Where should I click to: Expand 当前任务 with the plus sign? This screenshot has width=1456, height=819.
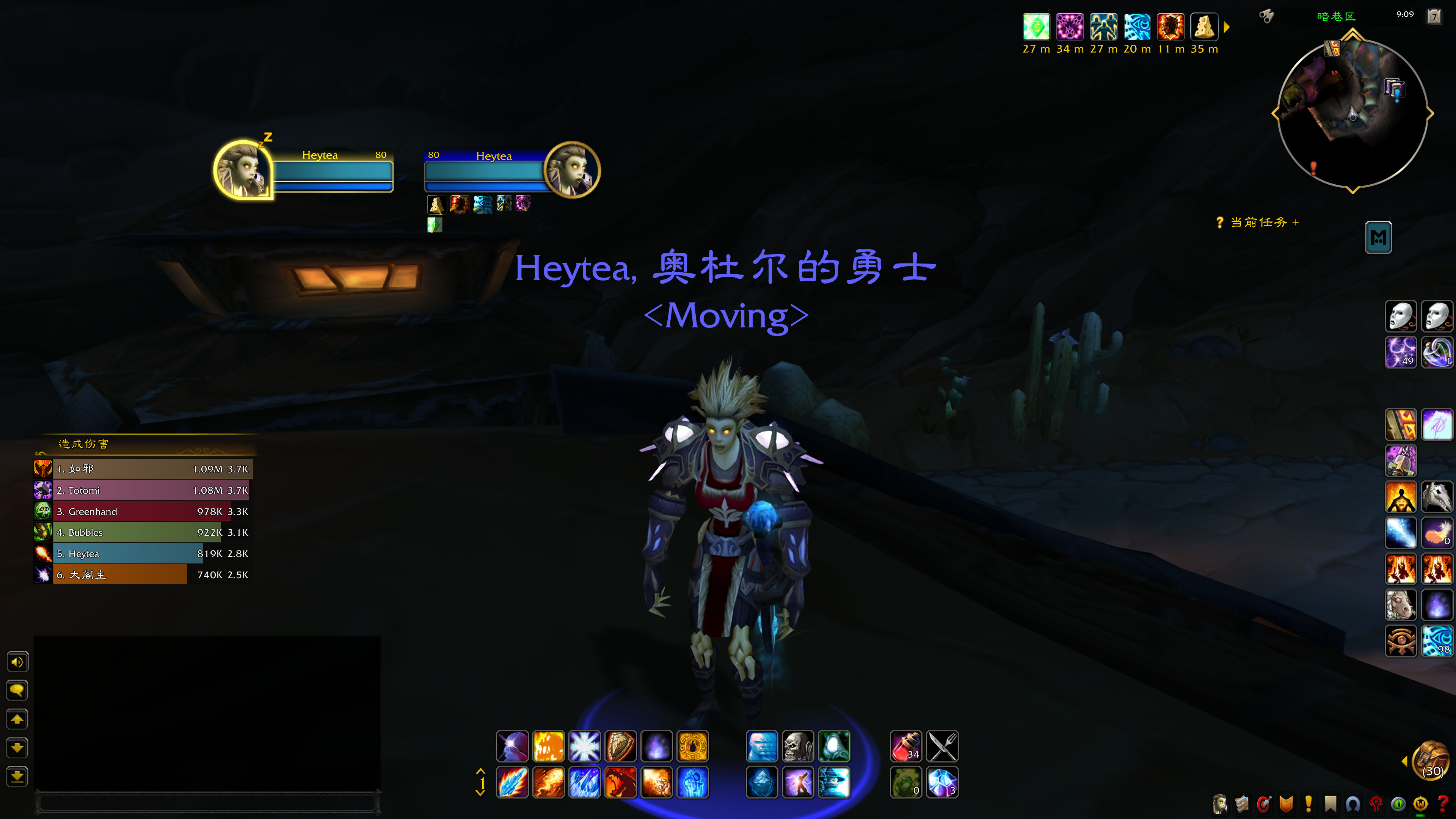pos(1296,223)
